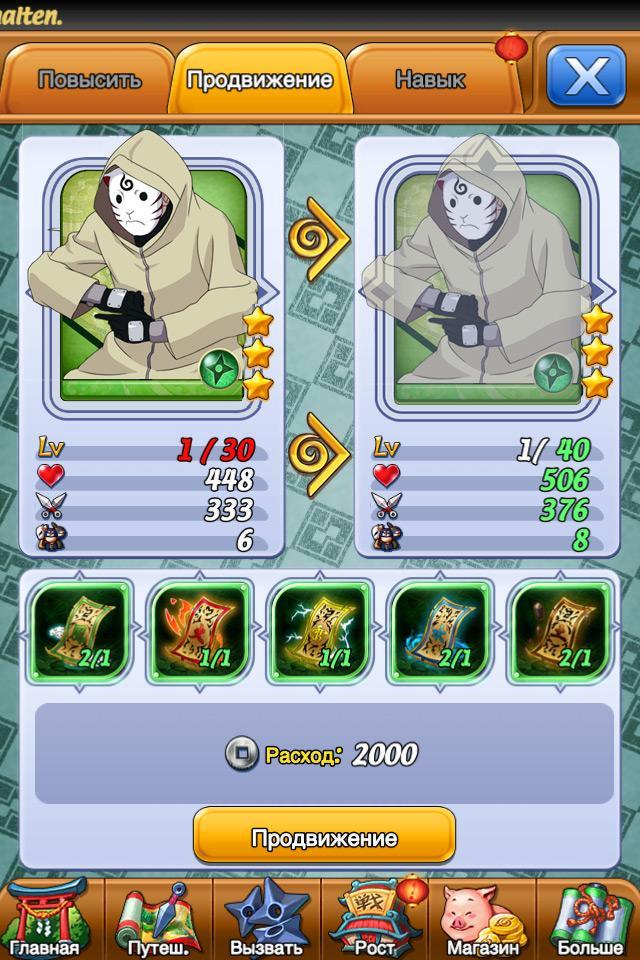
Task: Close the panel with the blue X
Action: click(x=585, y=76)
